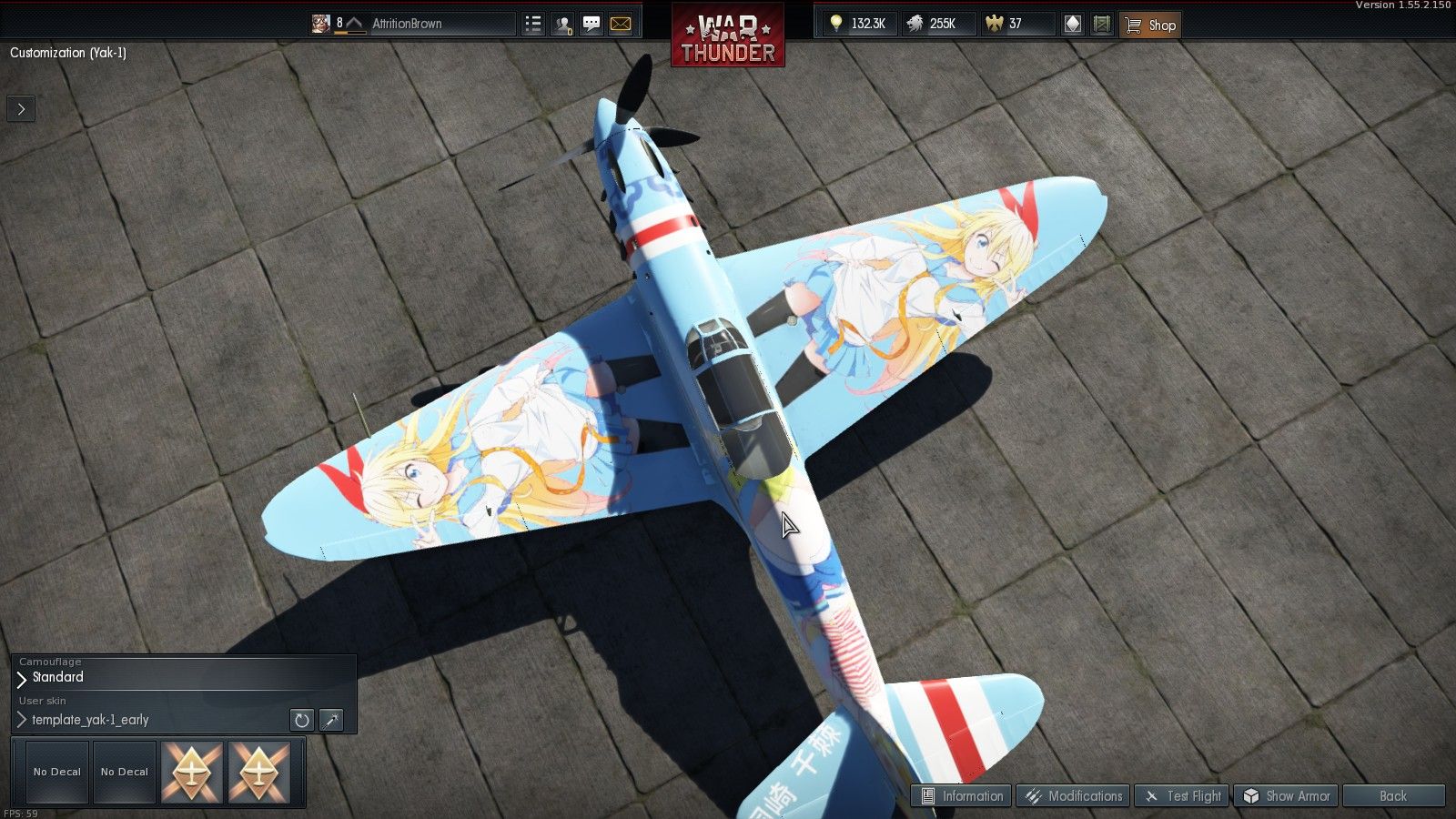Open the chat messages window

[591, 24]
